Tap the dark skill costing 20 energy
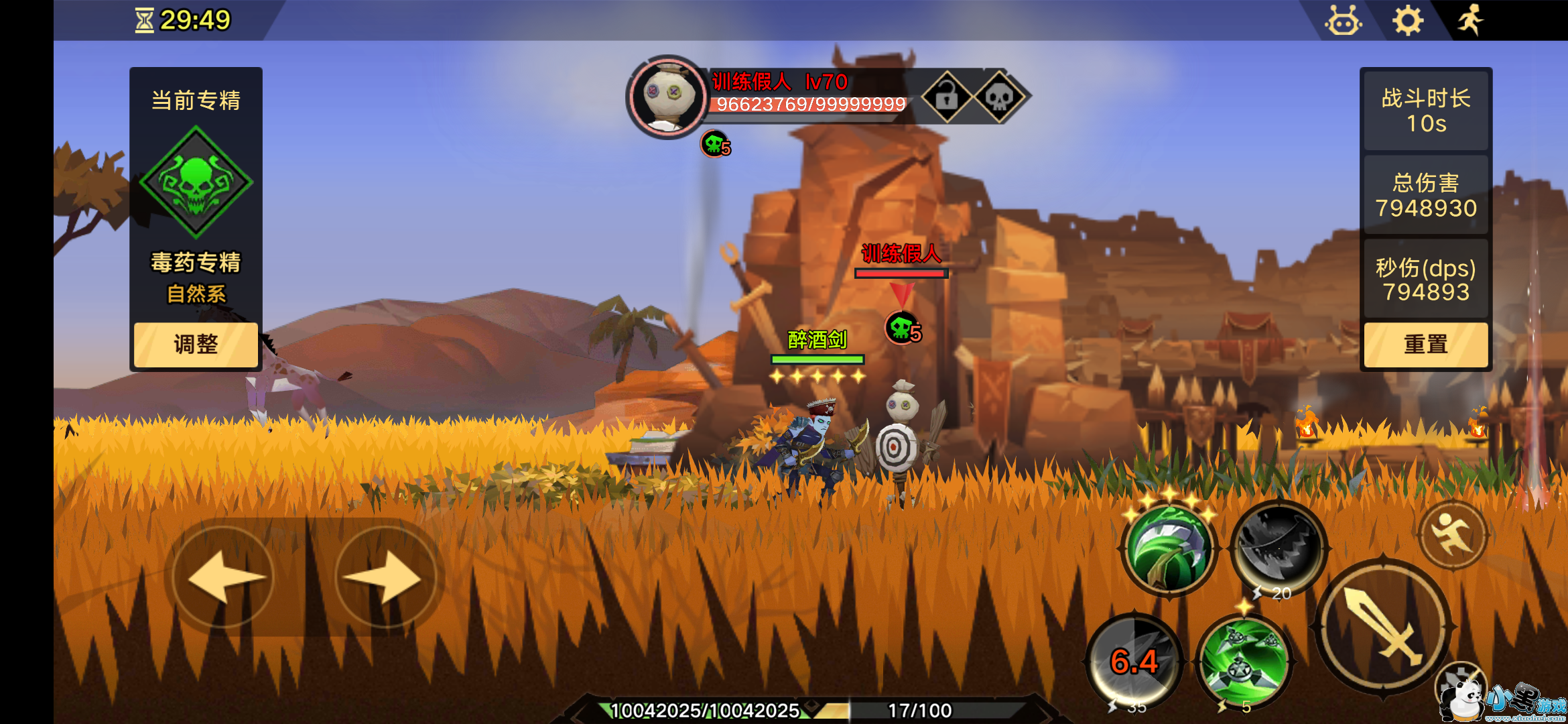Viewport: 1568px width, 724px height. coord(1279,546)
